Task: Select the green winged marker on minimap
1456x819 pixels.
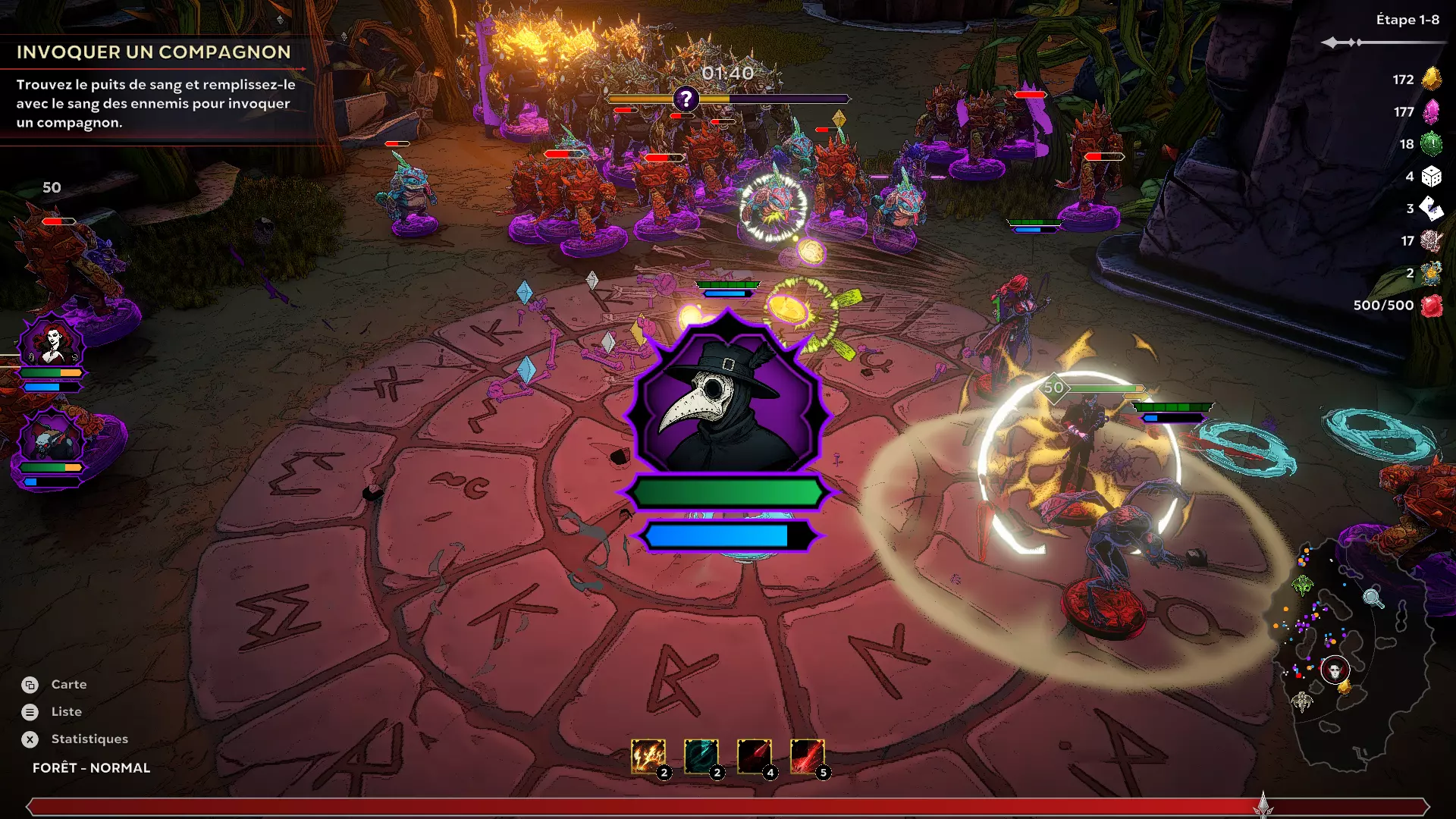Action: click(x=1303, y=585)
